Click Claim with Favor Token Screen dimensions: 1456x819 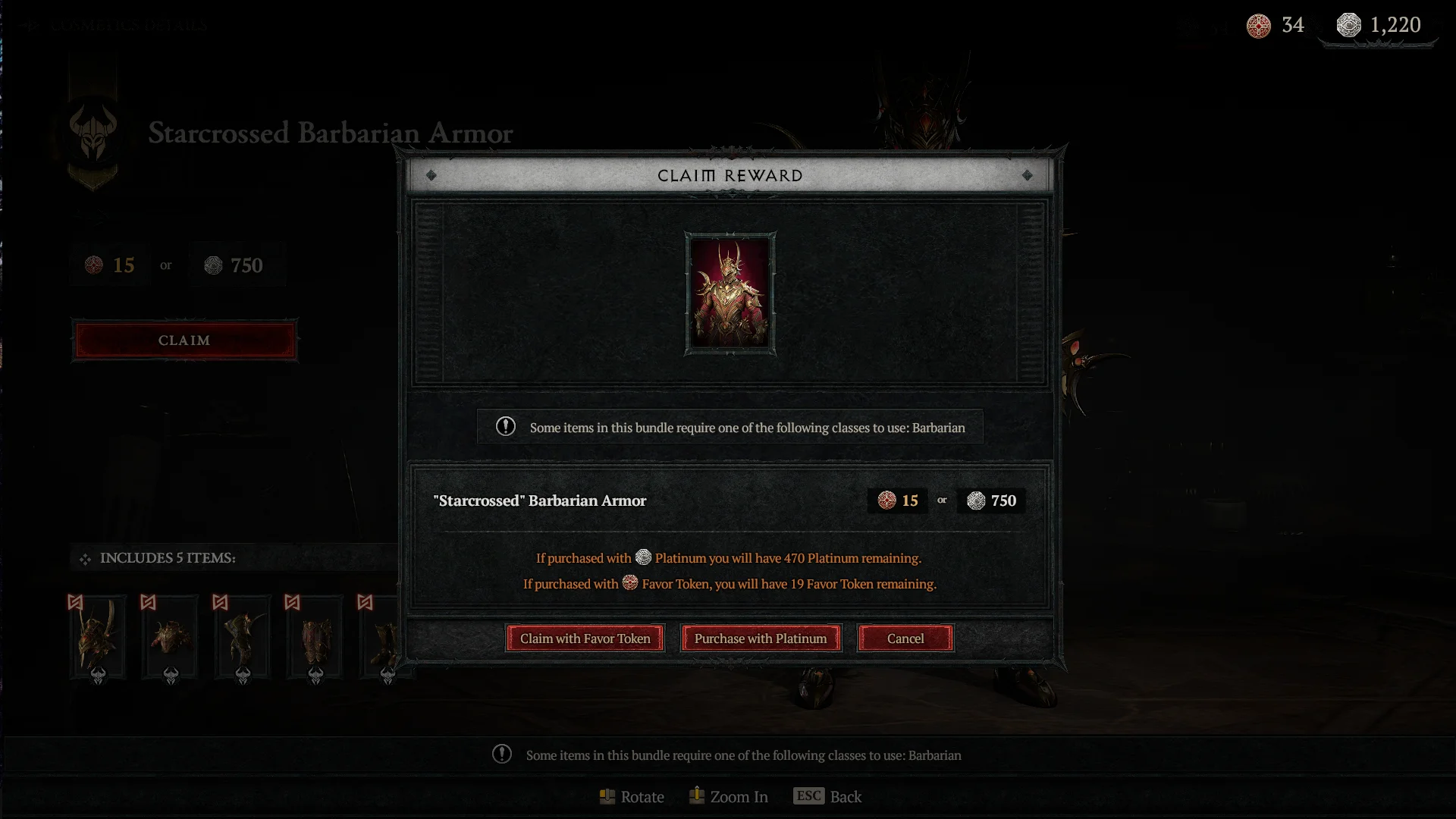[x=585, y=639]
